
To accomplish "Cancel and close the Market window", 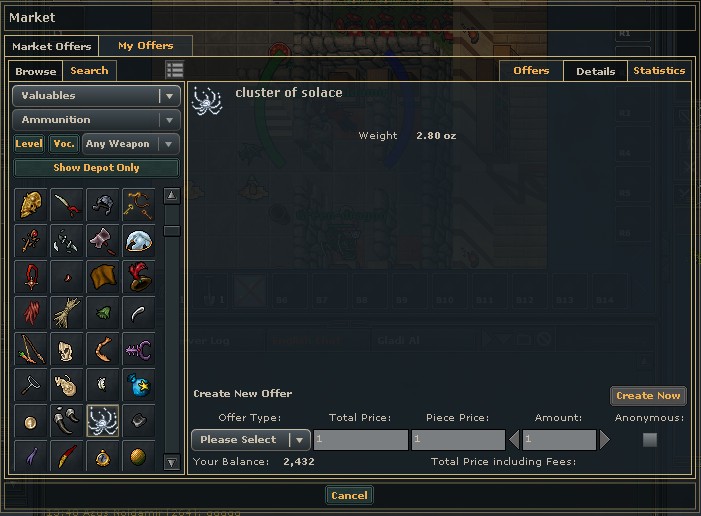I will pos(349,495).
